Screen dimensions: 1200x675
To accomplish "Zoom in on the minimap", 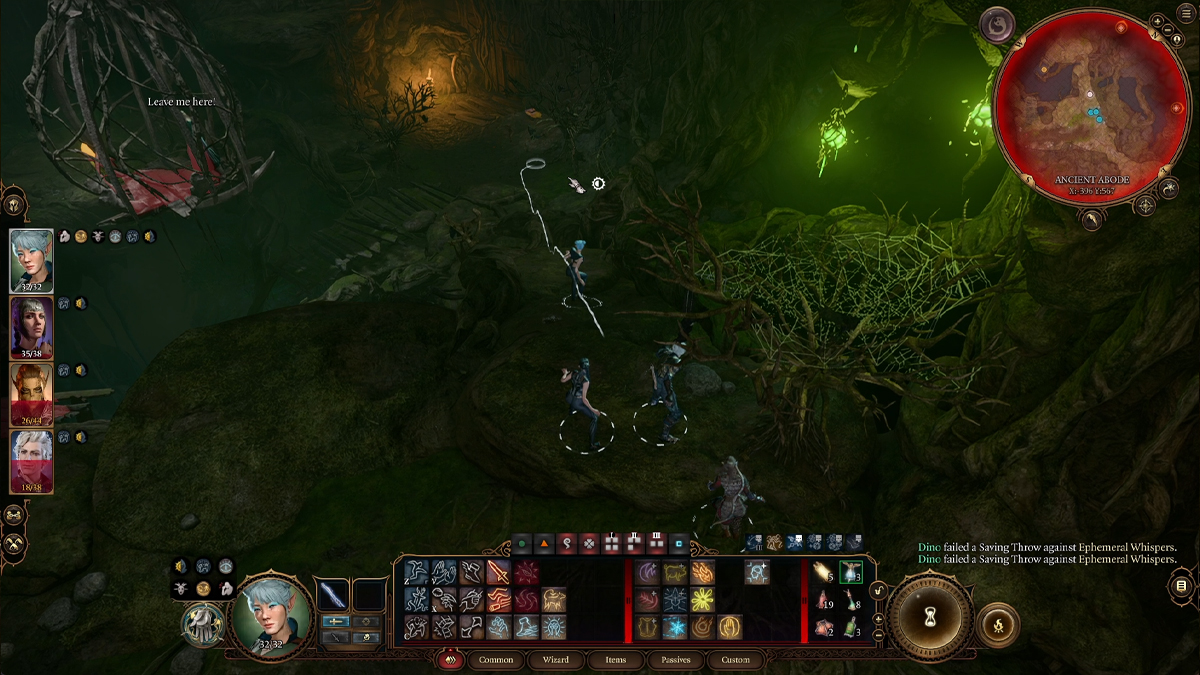I will pyautogui.click(x=1157, y=20).
